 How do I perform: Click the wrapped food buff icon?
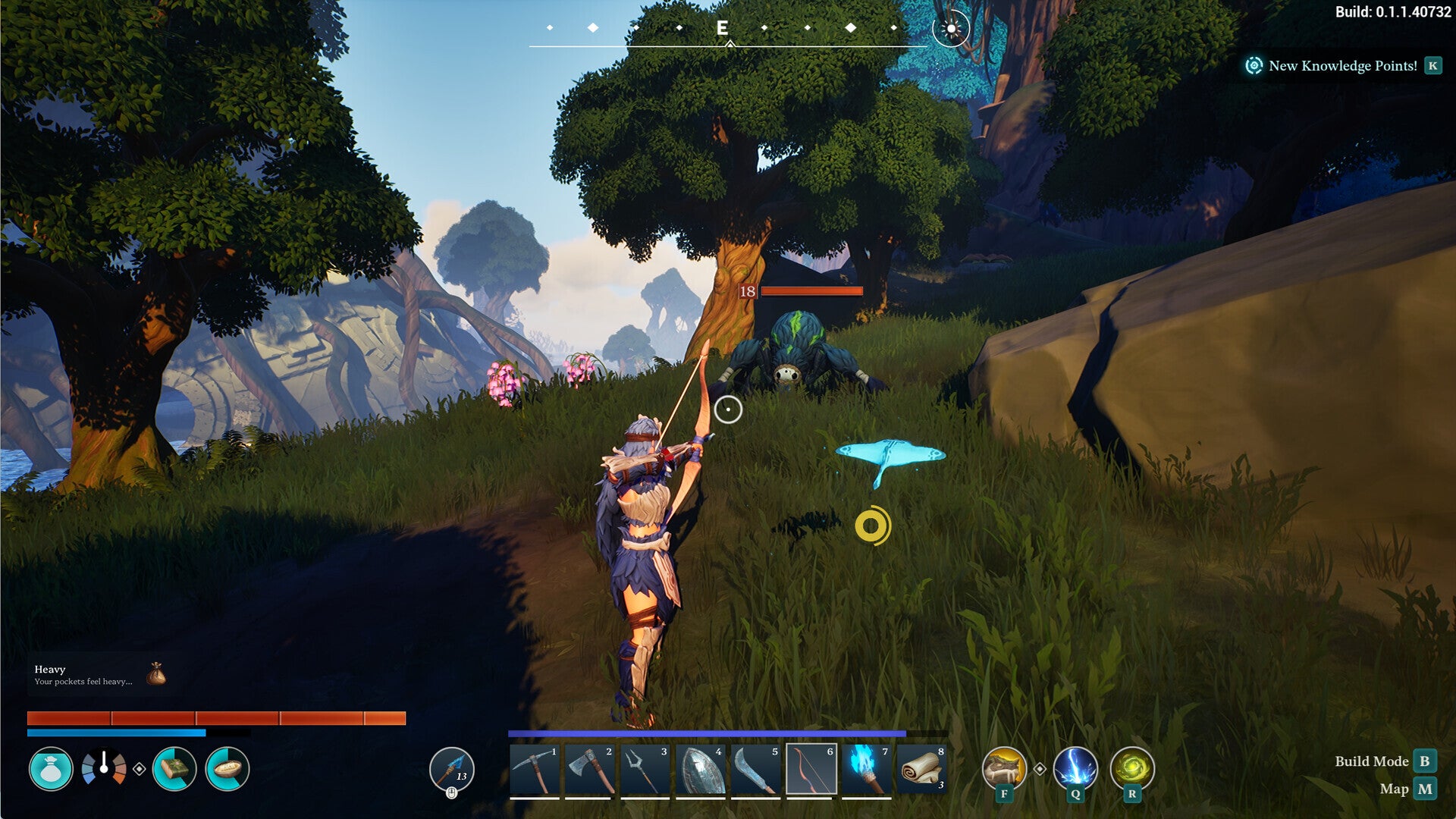tap(174, 769)
